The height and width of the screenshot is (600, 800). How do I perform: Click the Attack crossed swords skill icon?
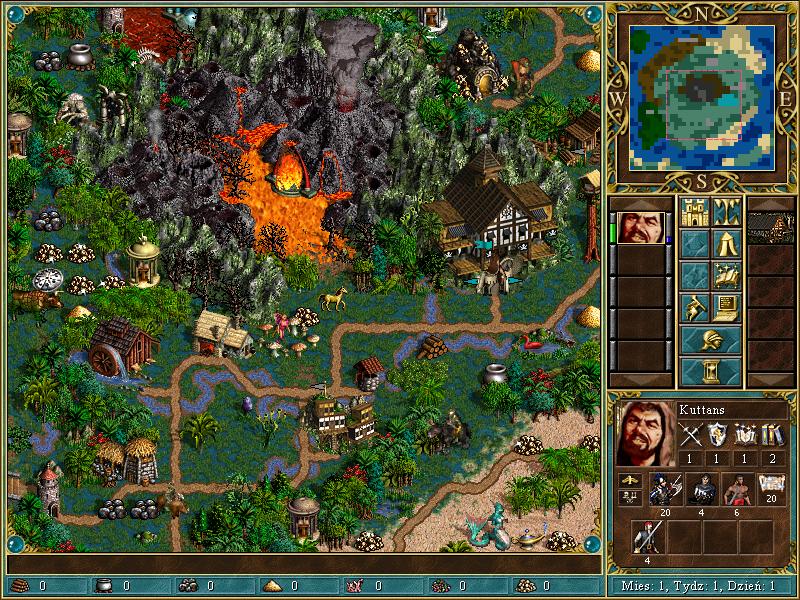692,433
